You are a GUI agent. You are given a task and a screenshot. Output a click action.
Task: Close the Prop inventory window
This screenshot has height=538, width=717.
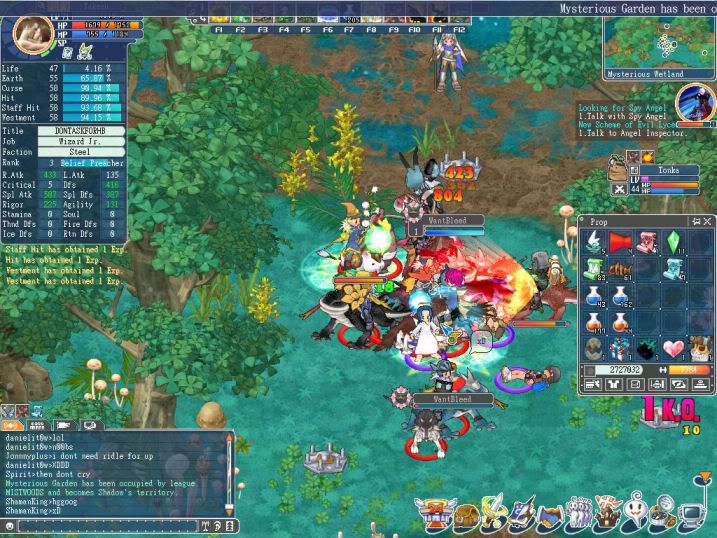pos(708,221)
